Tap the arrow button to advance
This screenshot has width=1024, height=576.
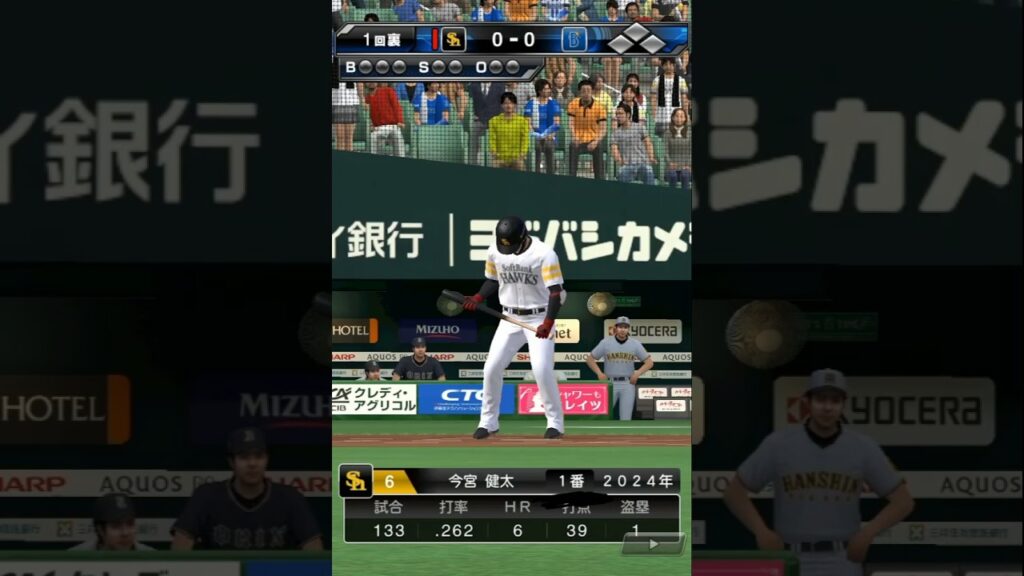[x=652, y=544]
